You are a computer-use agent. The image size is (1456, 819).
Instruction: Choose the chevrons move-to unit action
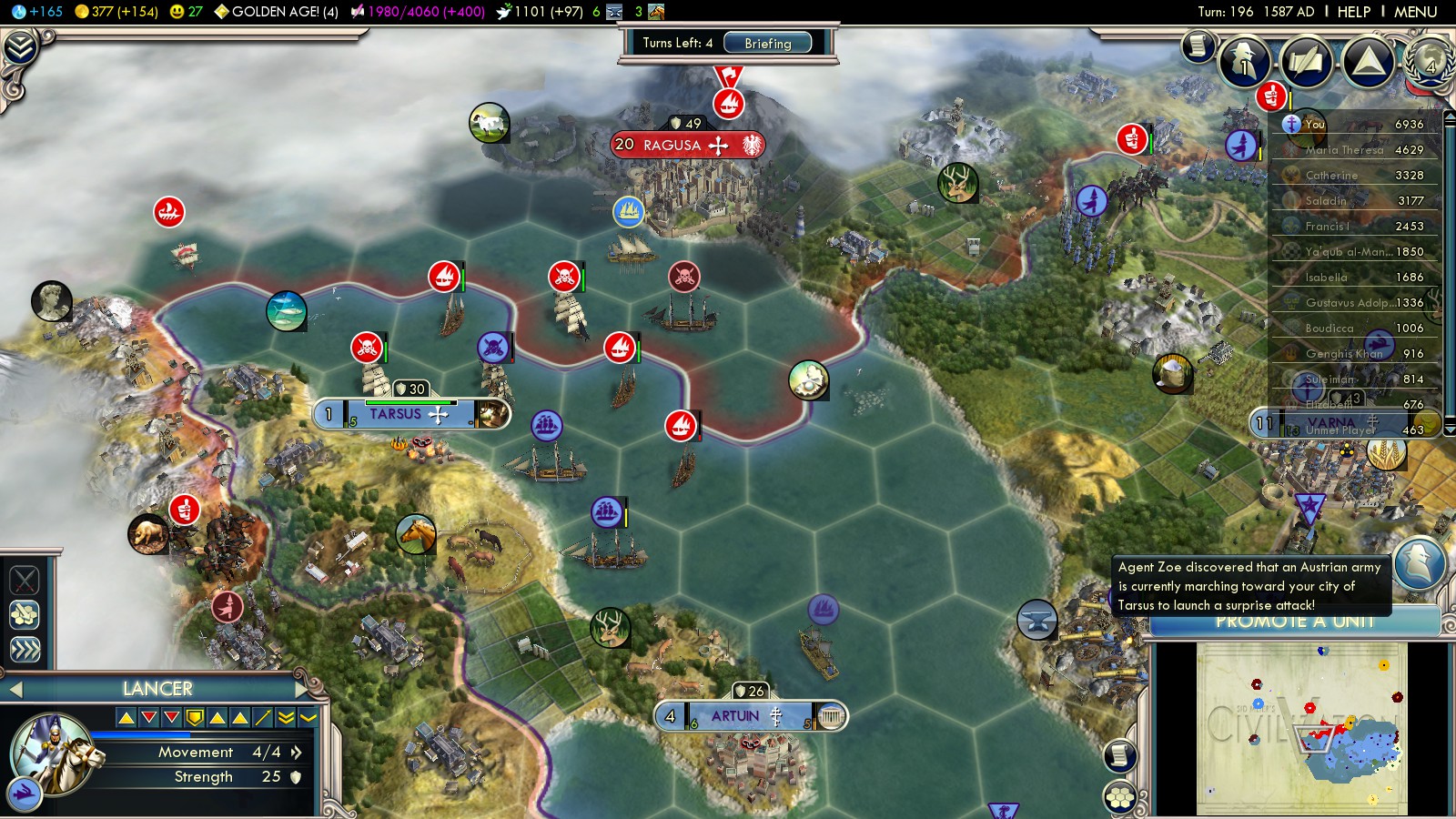click(25, 648)
